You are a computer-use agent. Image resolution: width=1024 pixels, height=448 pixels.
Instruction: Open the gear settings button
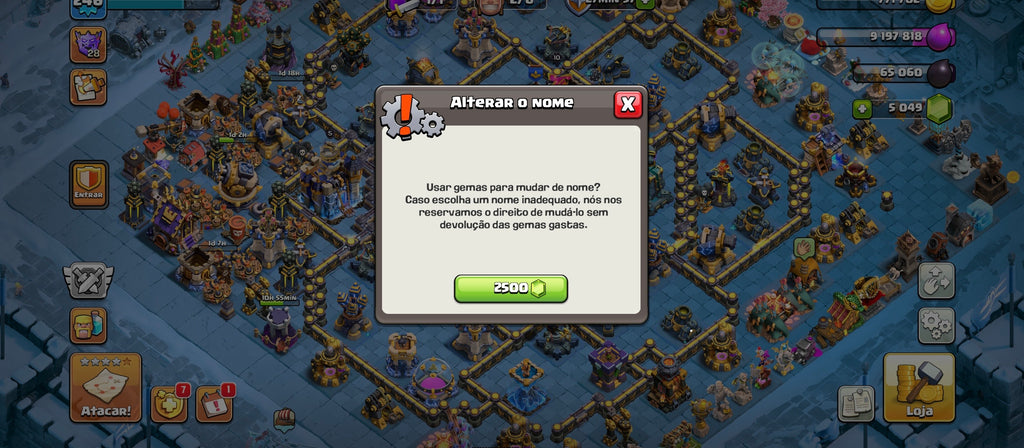(937, 325)
